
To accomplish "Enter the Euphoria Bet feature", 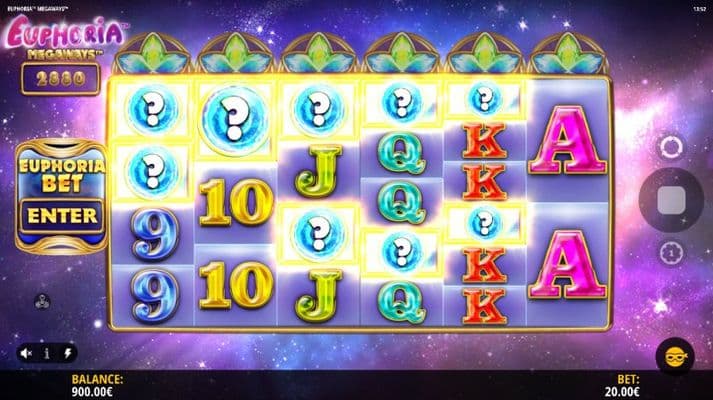I will [62, 215].
